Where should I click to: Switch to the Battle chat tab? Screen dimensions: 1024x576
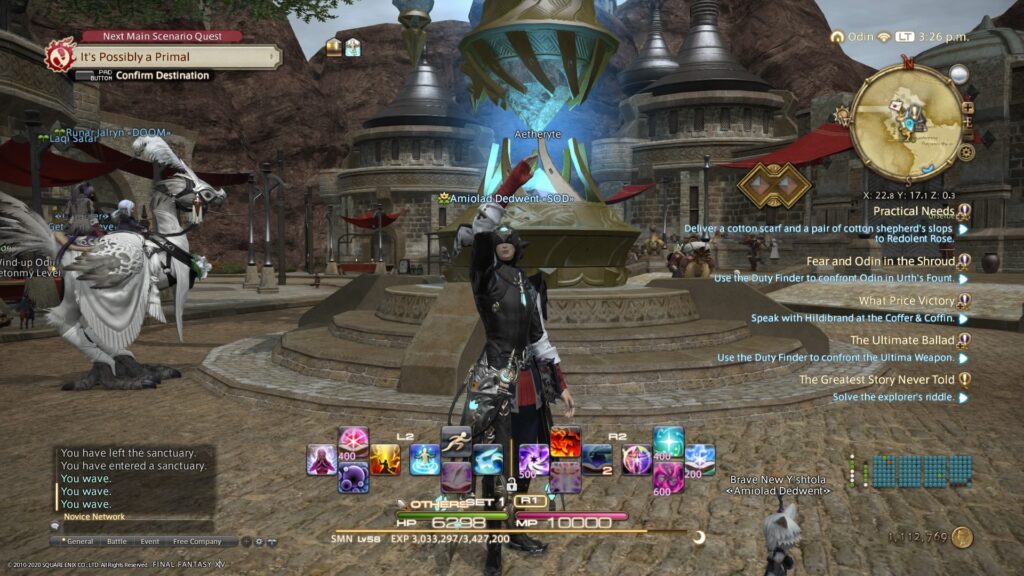[117, 541]
